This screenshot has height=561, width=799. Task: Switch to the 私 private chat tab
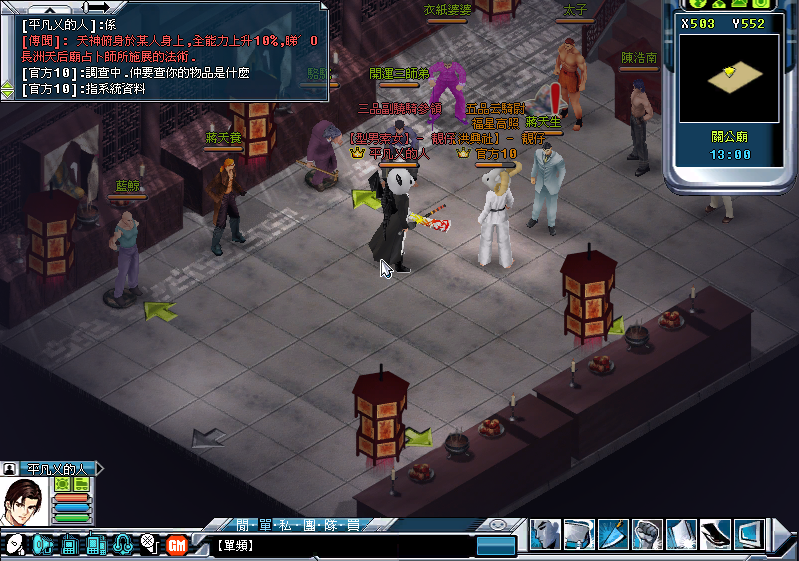coord(290,525)
